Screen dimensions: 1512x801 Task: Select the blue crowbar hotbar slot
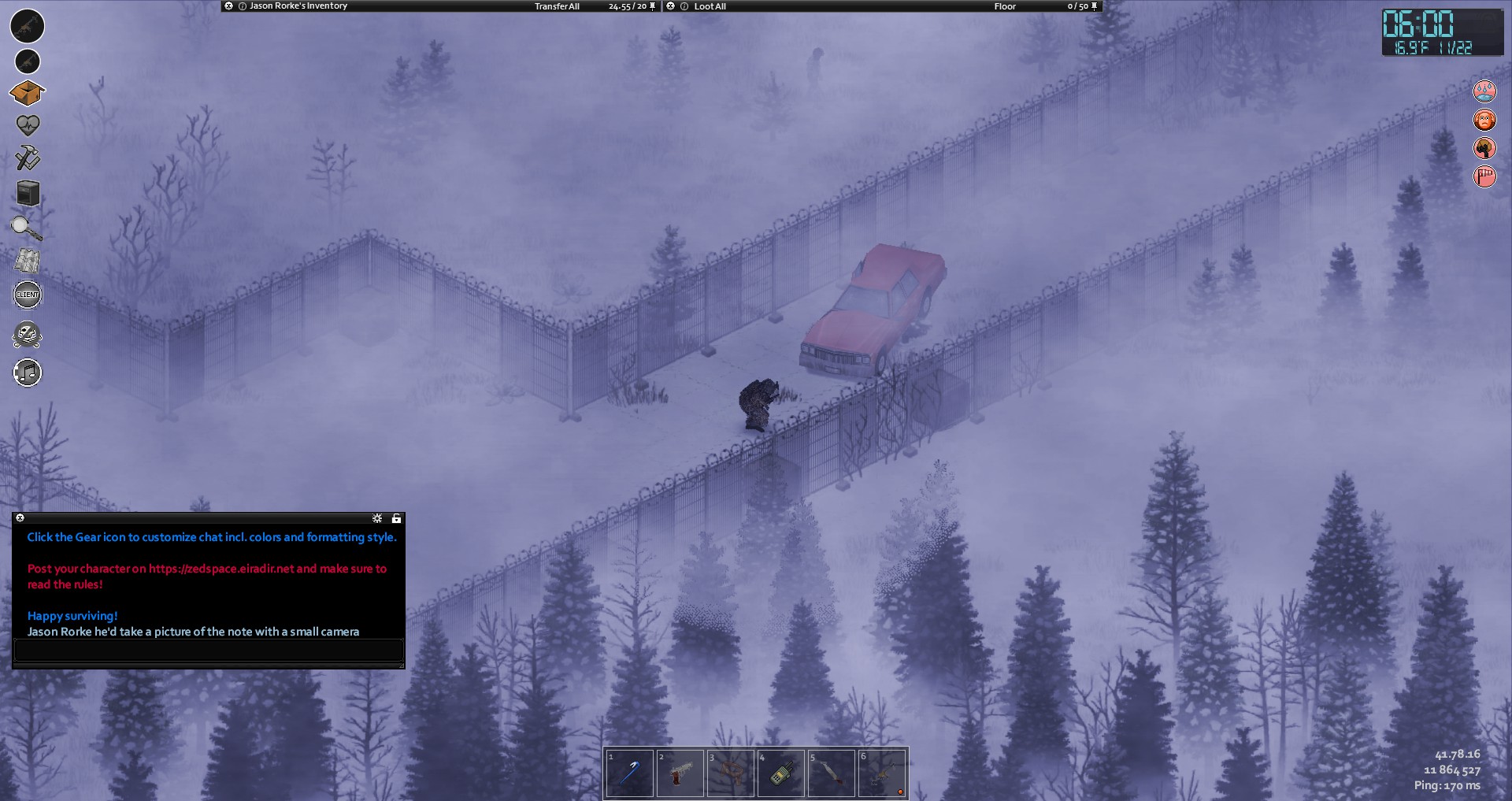click(630, 773)
